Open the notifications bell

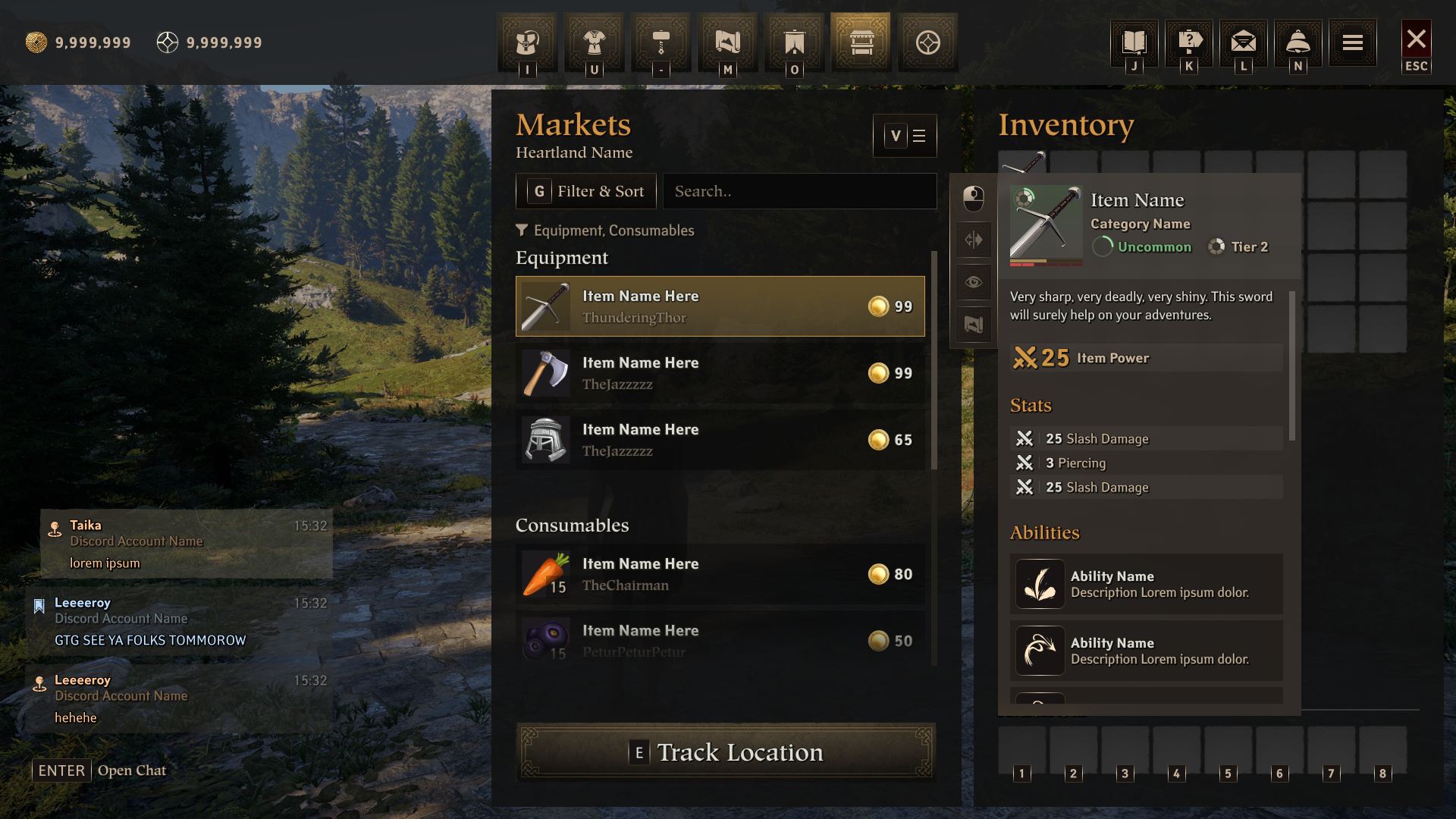pos(1298,42)
